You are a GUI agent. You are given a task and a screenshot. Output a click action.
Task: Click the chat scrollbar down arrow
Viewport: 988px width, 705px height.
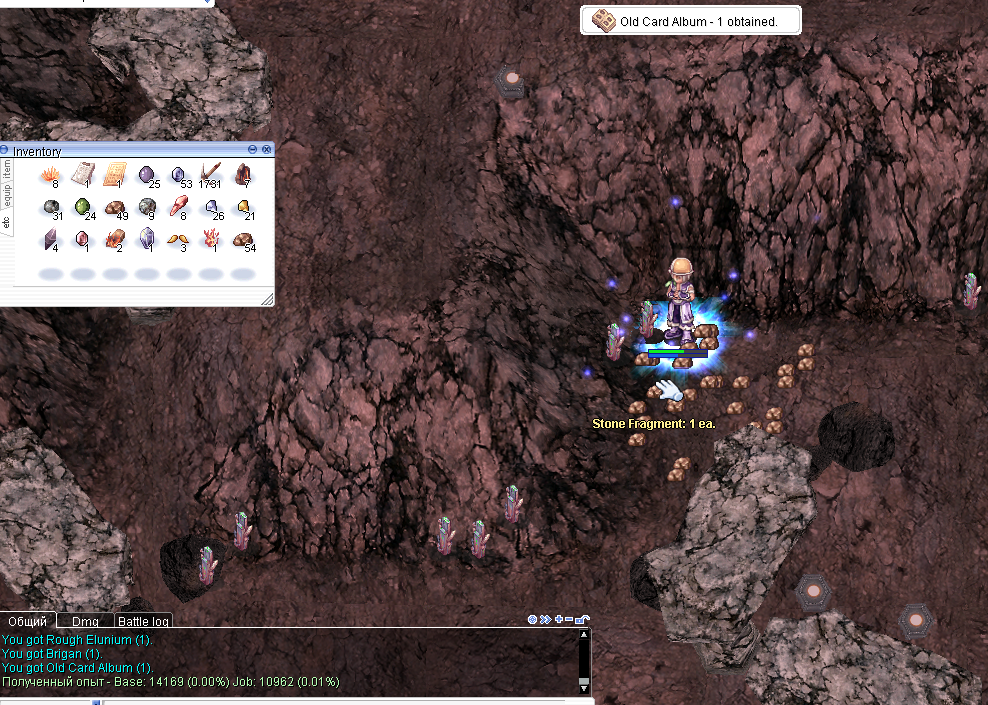[x=584, y=688]
